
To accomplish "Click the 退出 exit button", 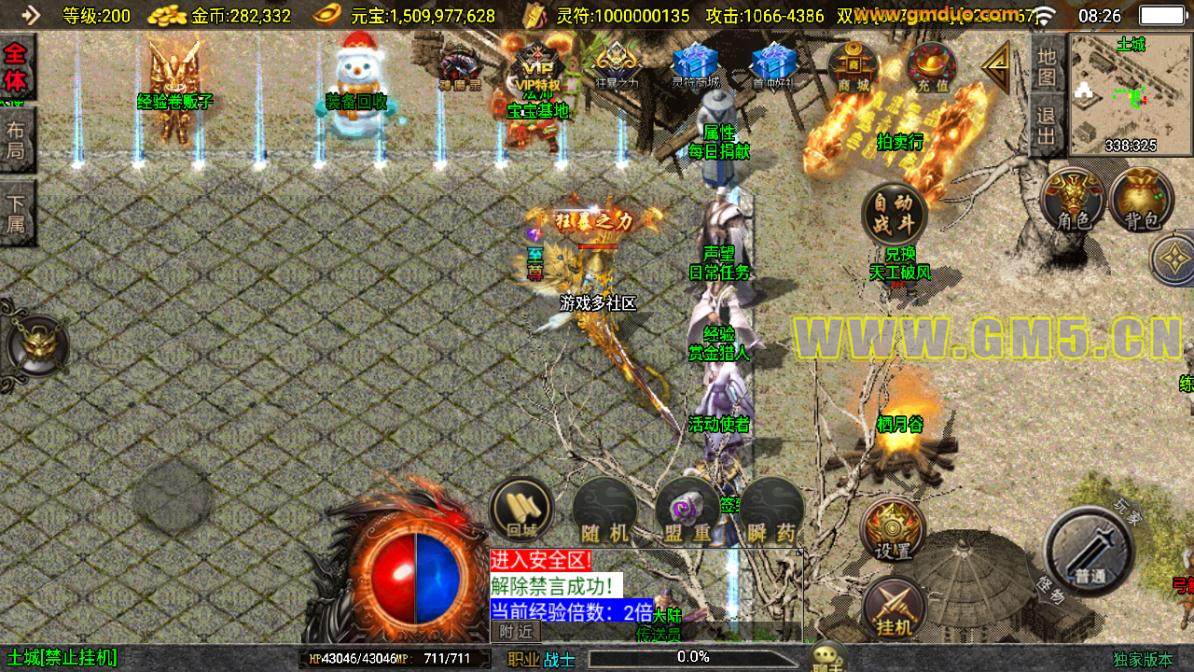I will [x=1046, y=126].
